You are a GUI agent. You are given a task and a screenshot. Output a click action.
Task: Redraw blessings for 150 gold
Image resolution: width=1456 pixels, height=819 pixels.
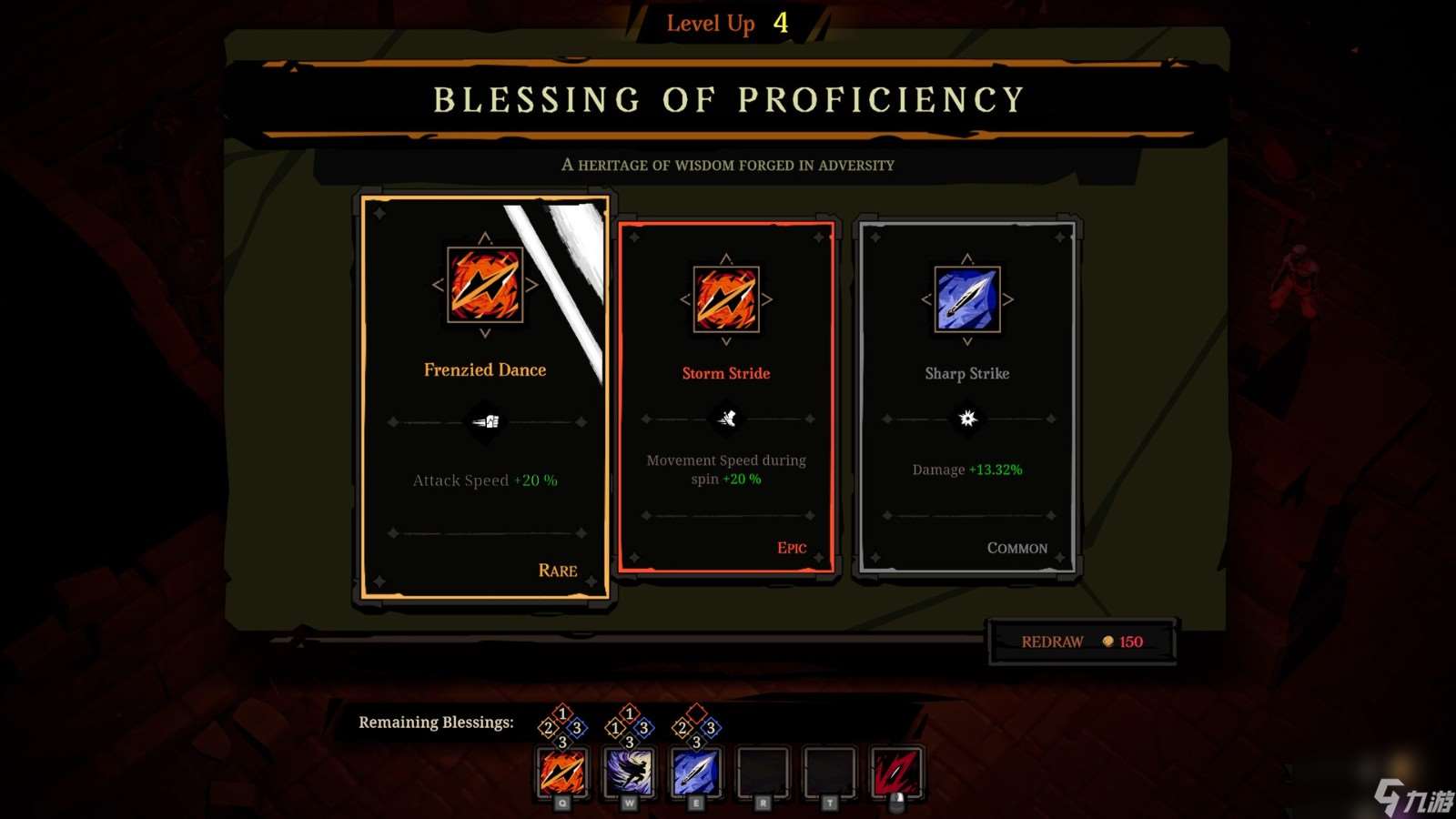click(1081, 642)
